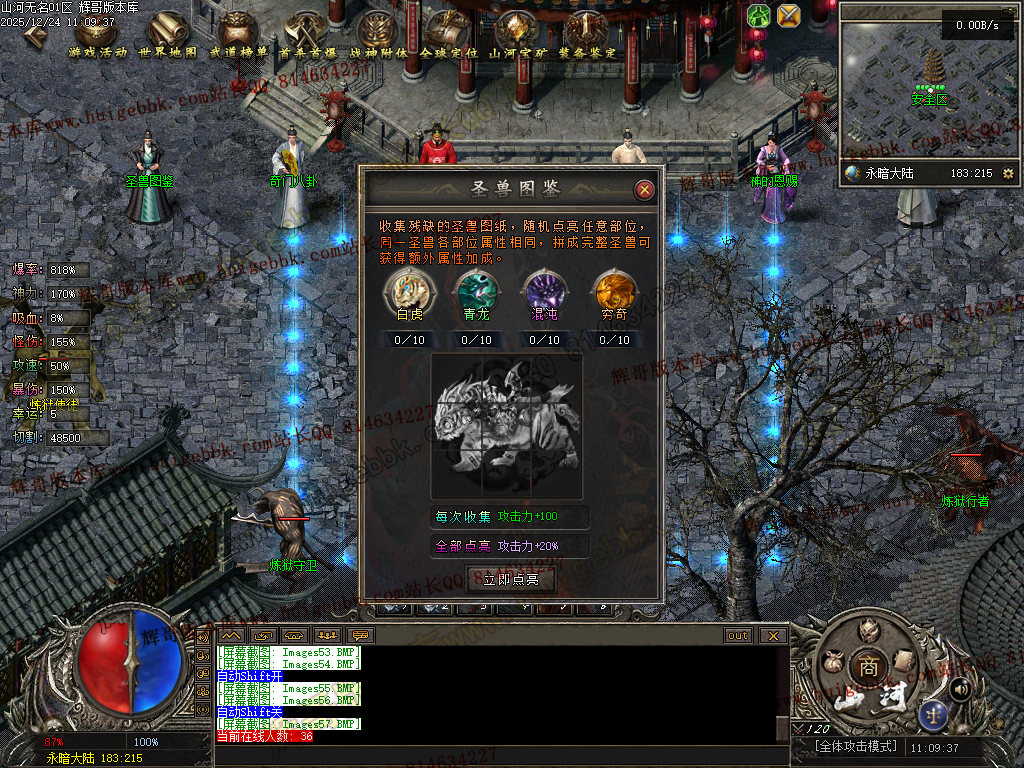Open the 首杀首爆 menu icon
1024x768 pixels.
[x=308, y=33]
